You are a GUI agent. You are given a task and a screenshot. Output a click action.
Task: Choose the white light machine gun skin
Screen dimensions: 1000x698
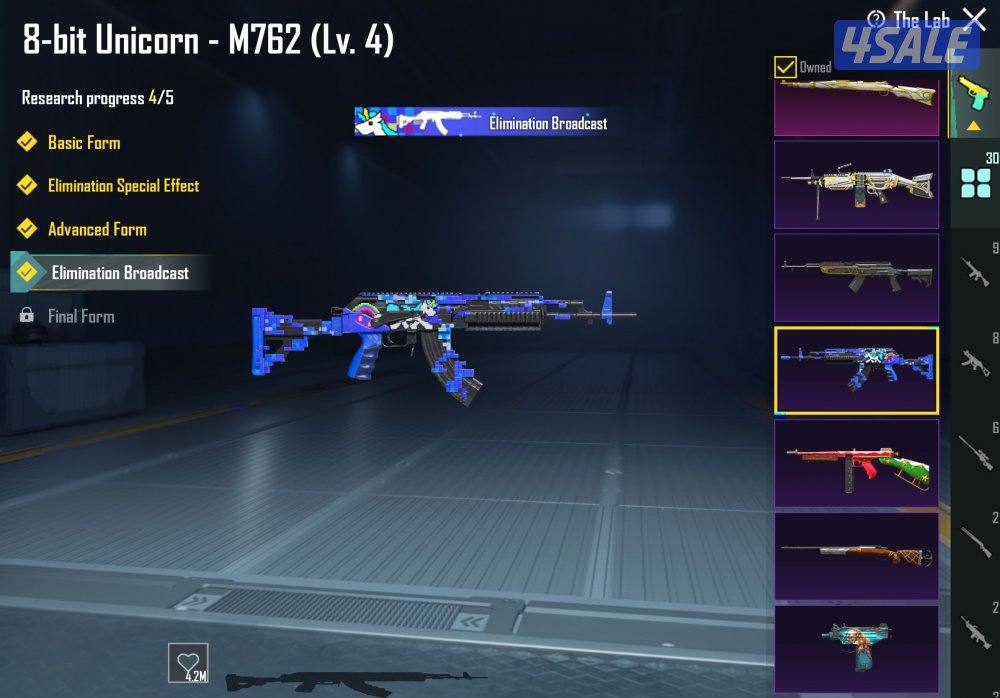pos(857,184)
